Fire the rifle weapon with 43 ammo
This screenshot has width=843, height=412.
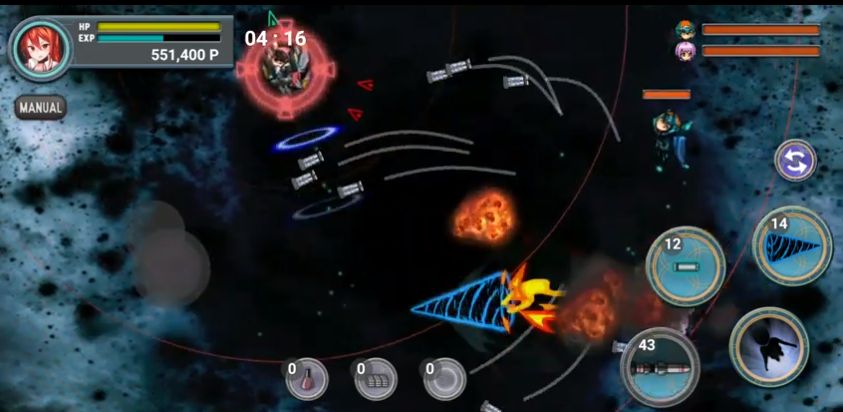(x=661, y=367)
